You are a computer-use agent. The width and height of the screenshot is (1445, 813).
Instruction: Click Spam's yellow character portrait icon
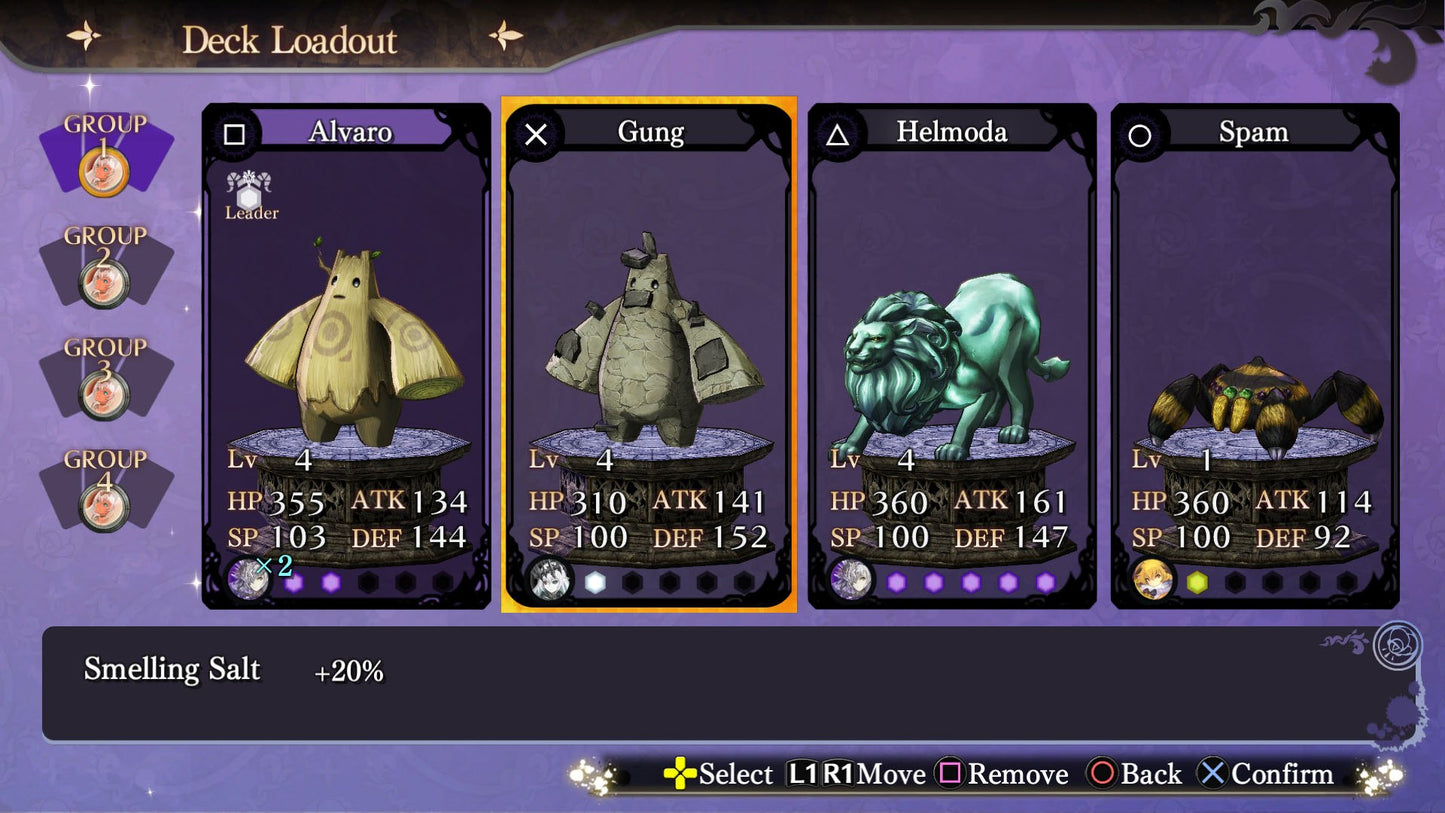[x=1154, y=578]
